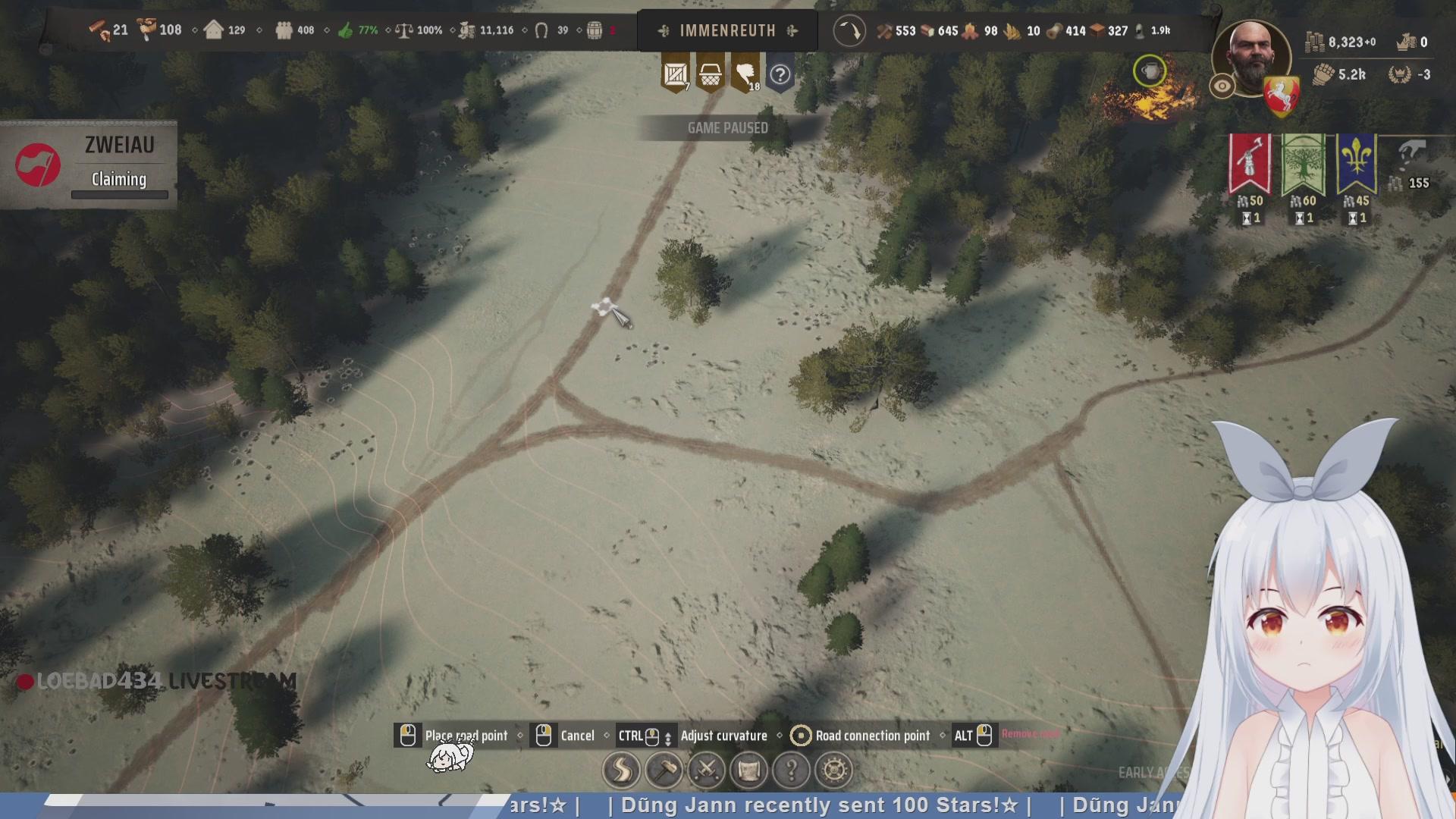Open the crossed swords army menu
The image size is (1456, 819).
707,770
